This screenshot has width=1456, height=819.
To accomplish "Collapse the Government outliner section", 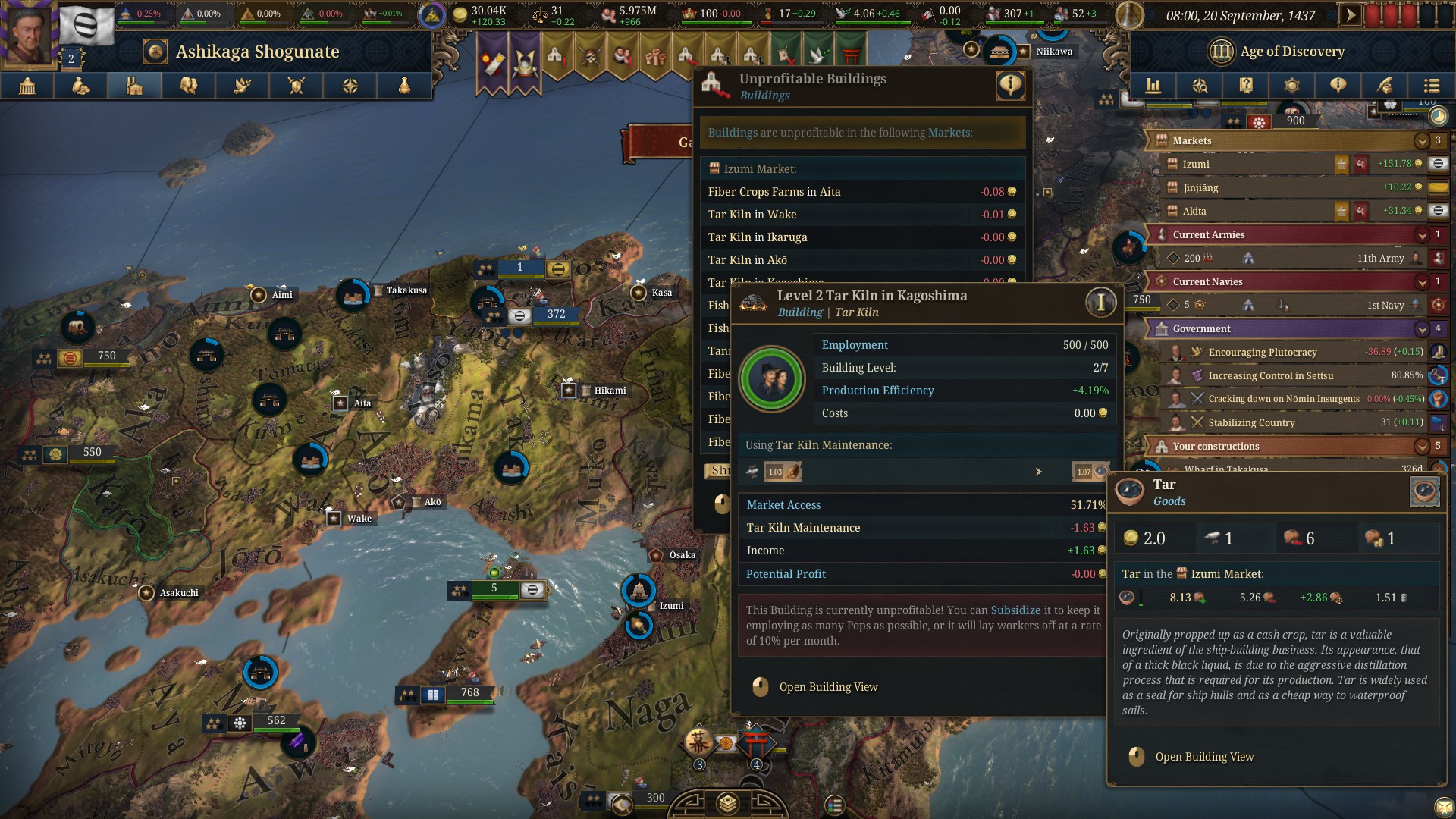I will tap(1422, 329).
